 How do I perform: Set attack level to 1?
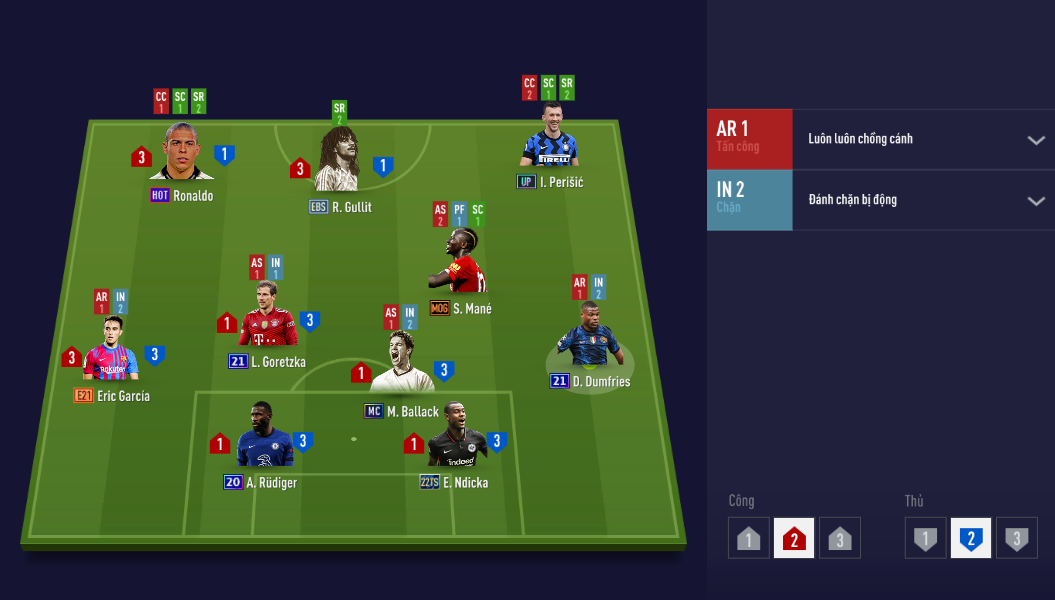click(x=748, y=538)
